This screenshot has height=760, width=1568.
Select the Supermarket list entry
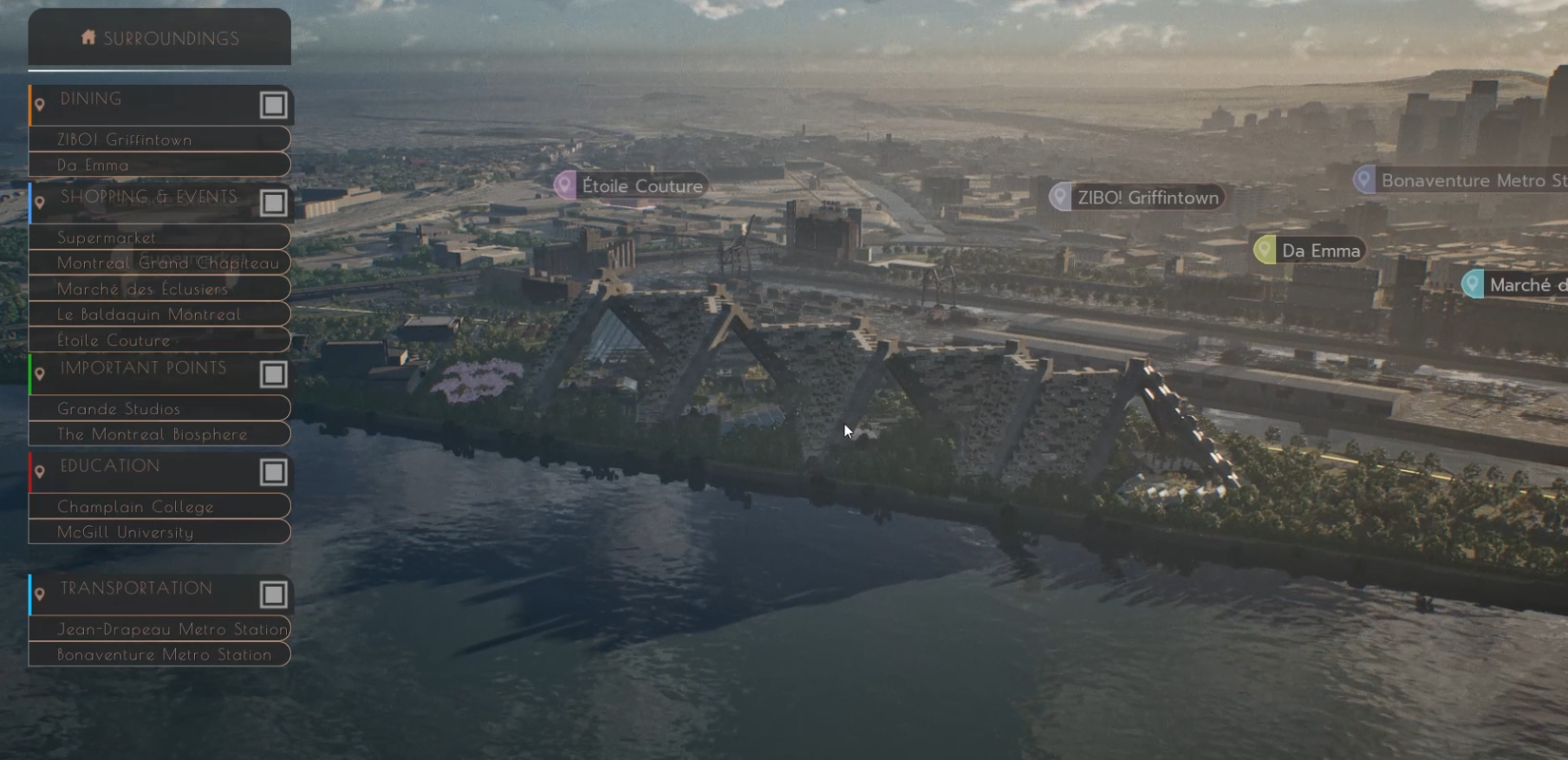[159, 237]
